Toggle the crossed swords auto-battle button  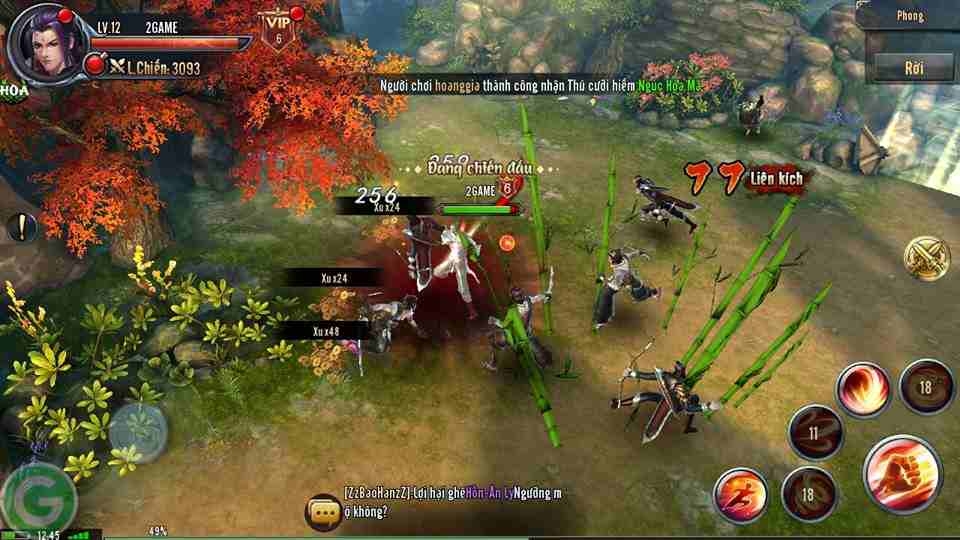tap(927, 259)
